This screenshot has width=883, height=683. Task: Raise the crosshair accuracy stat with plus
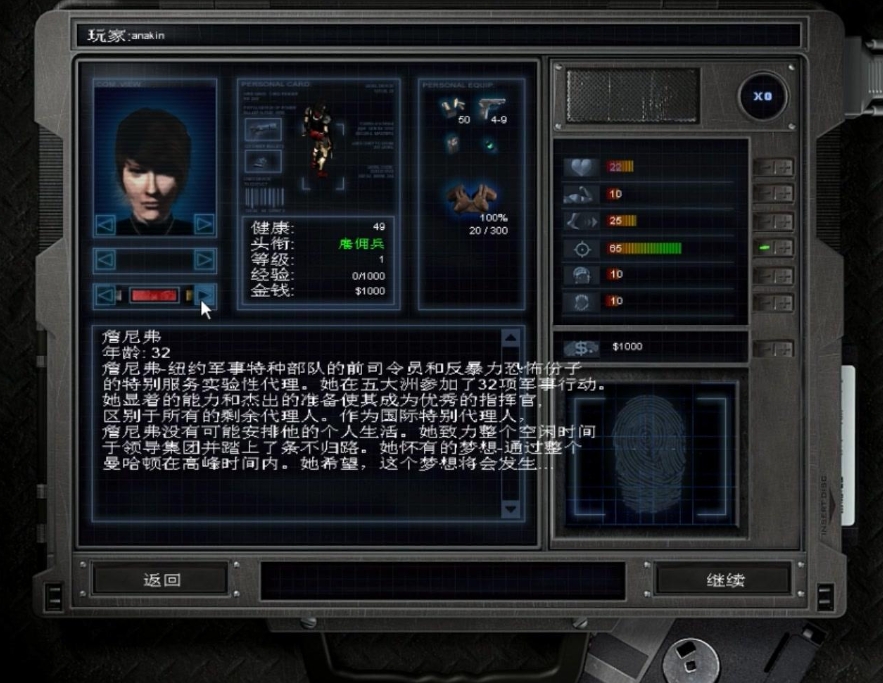783,248
